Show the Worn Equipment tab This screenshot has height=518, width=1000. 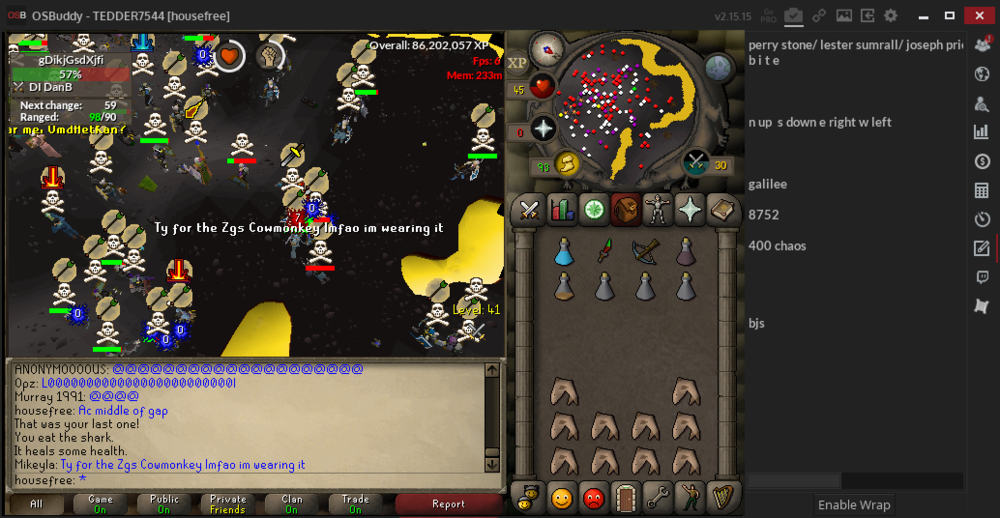click(x=658, y=210)
